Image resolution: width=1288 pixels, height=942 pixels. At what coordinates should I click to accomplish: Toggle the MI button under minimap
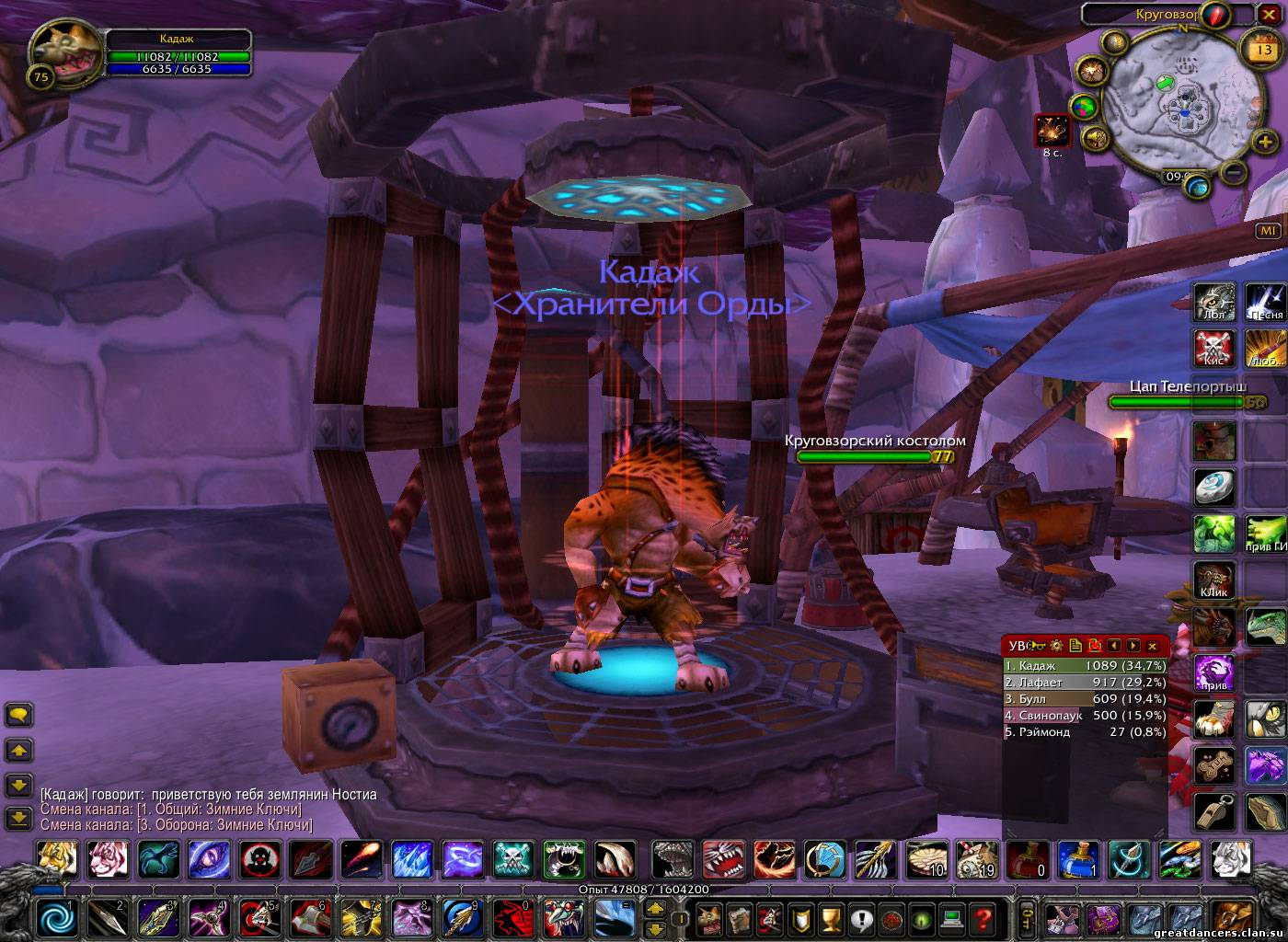coord(1269,231)
